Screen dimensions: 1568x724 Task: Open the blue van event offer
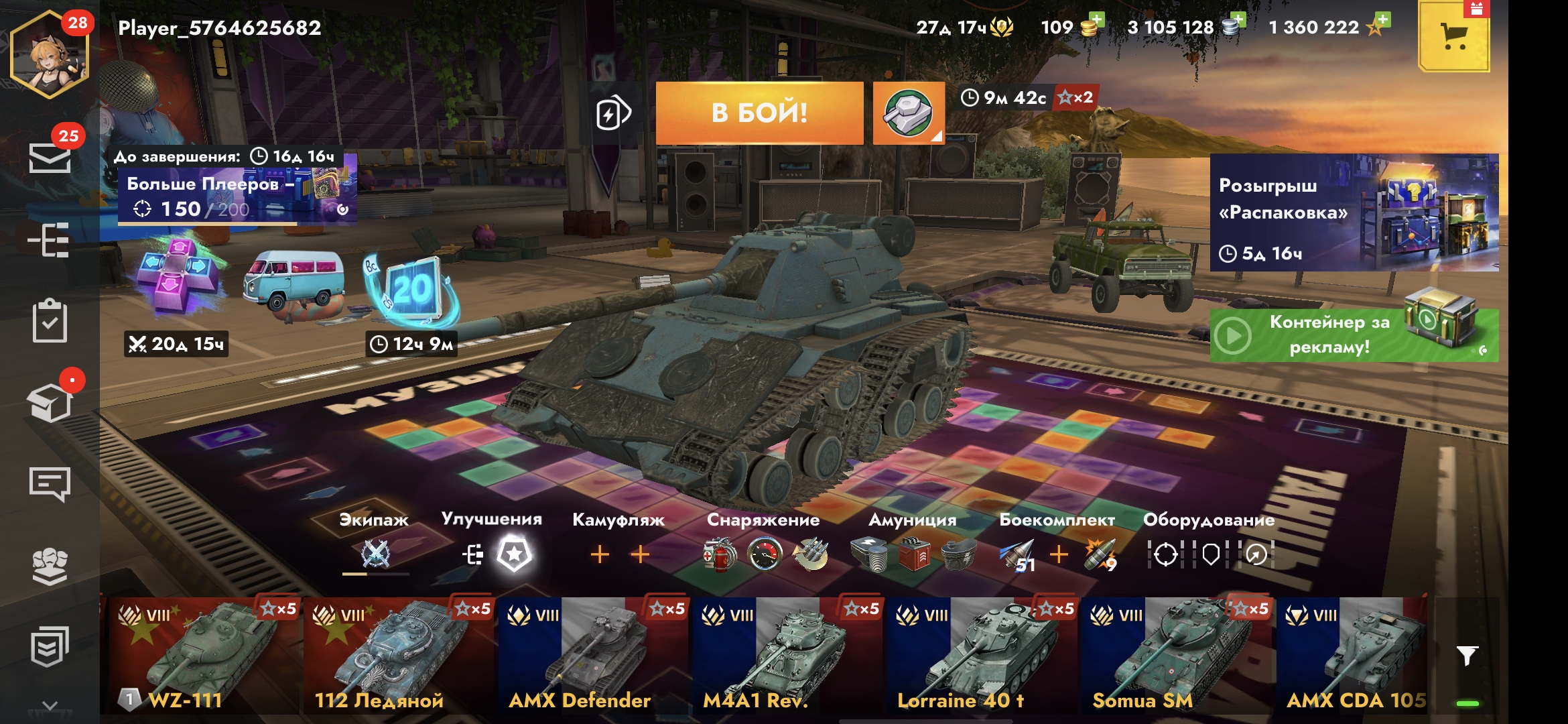tap(293, 283)
